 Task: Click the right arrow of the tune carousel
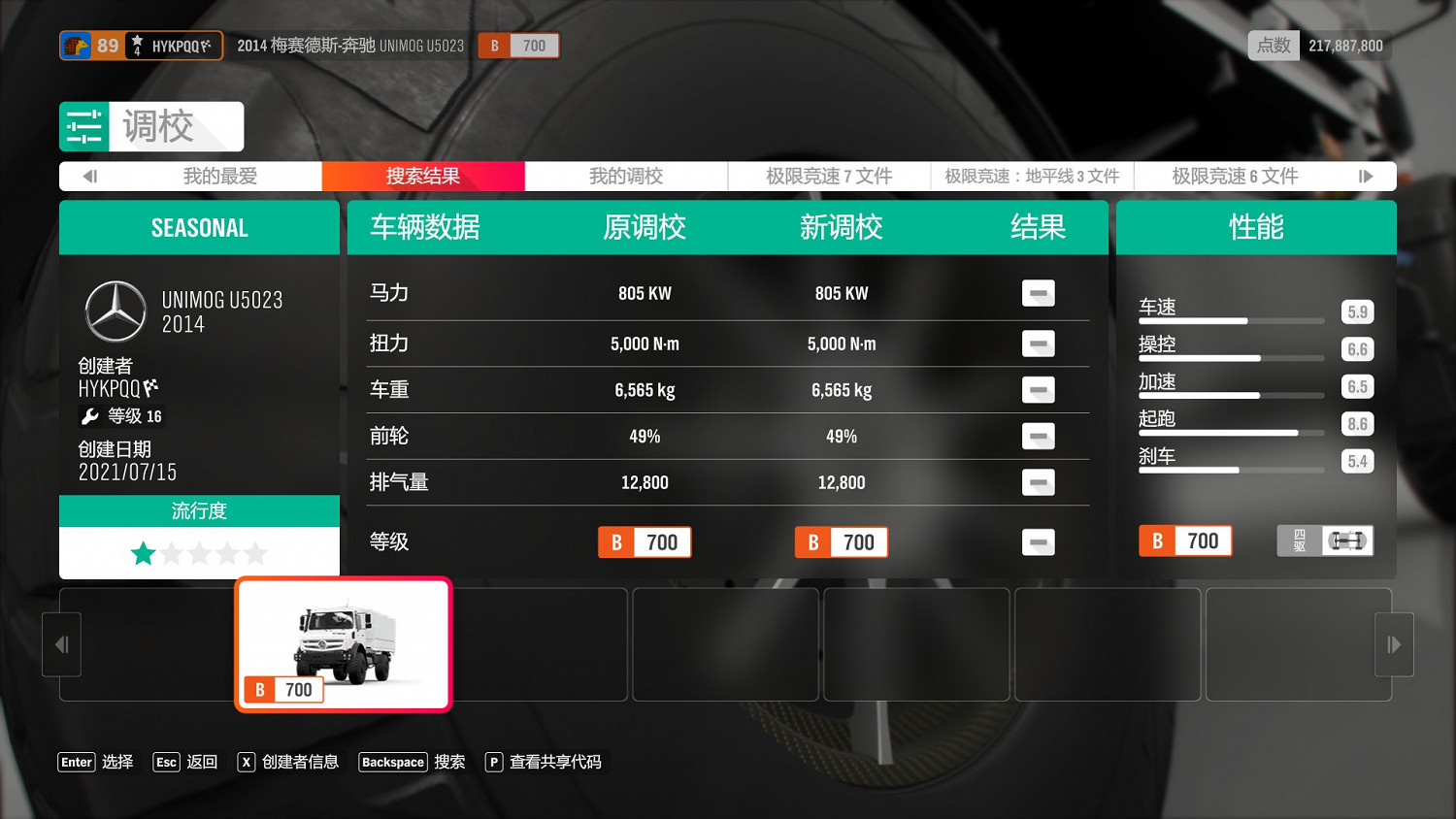(x=1394, y=644)
